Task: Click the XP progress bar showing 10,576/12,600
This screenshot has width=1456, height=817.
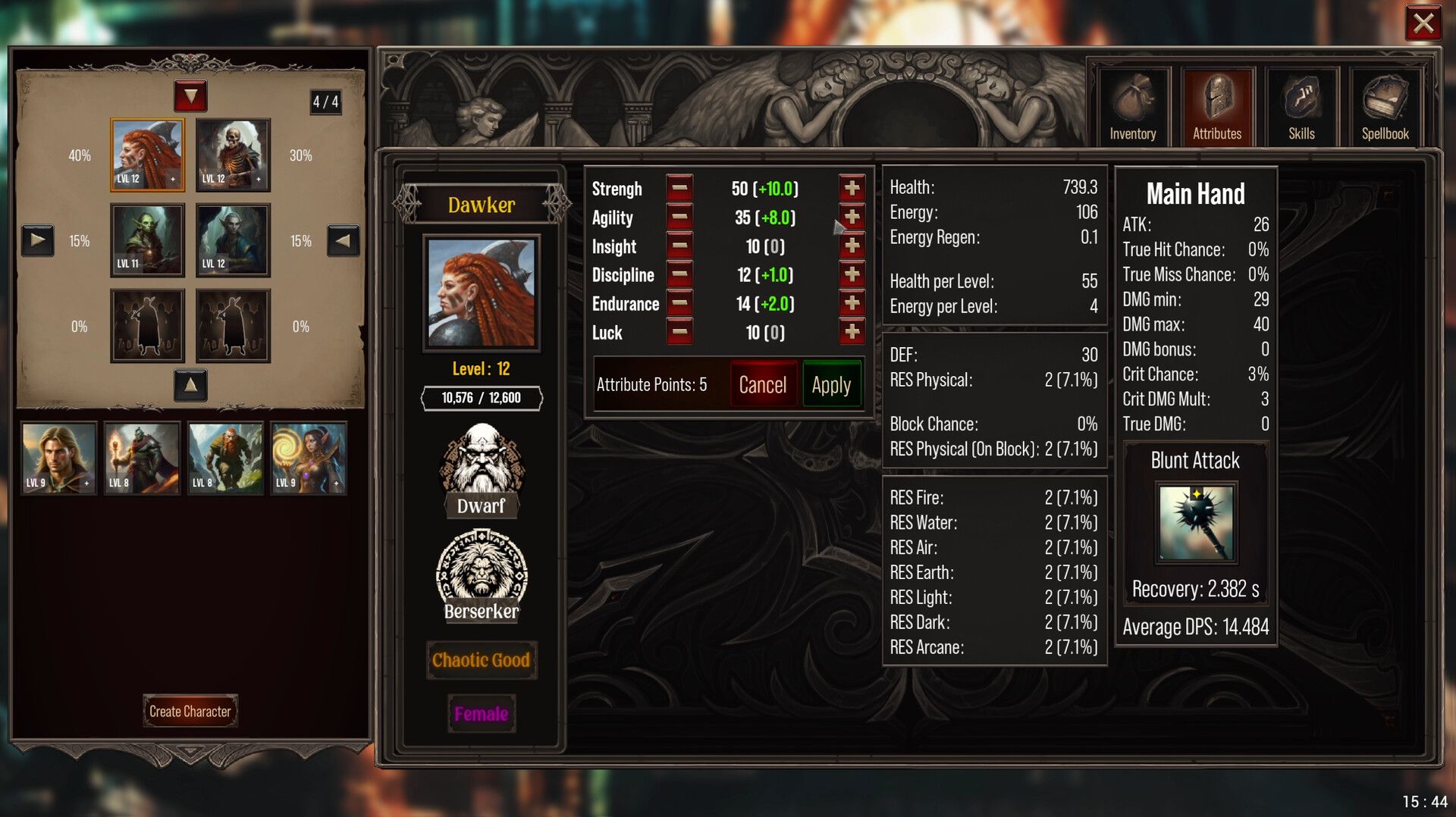Action: [x=481, y=397]
